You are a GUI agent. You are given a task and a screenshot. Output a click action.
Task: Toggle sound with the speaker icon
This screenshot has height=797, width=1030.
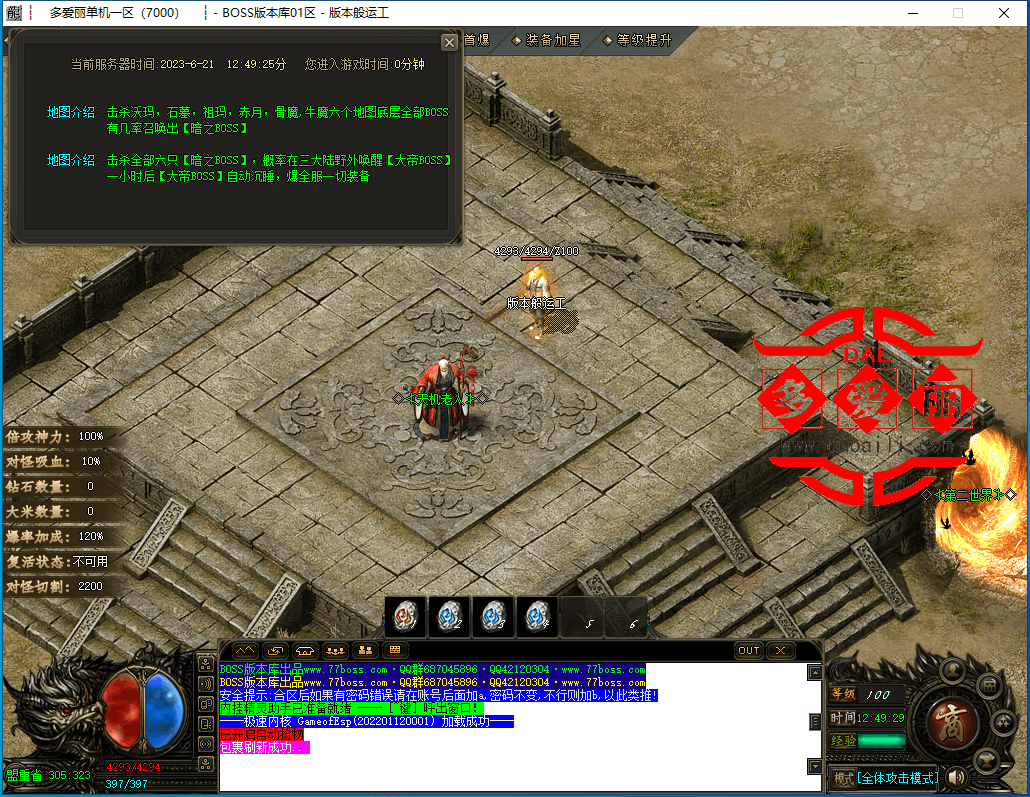[x=958, y=777]
